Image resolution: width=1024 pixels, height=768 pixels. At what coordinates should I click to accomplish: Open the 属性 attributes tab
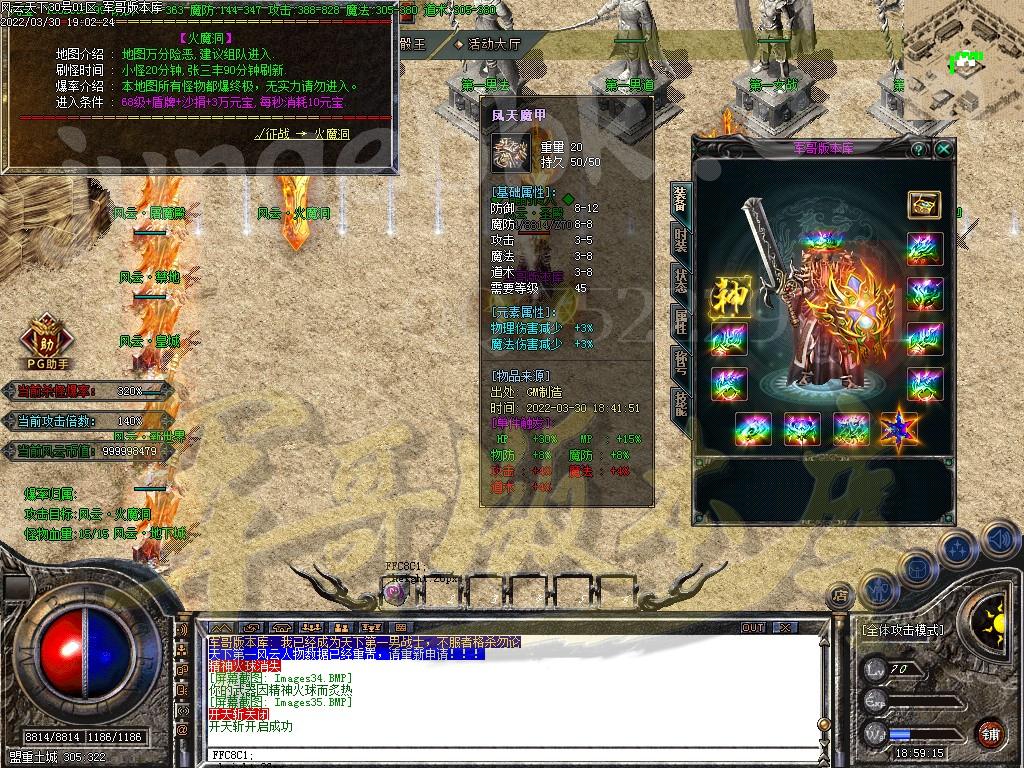680,322
